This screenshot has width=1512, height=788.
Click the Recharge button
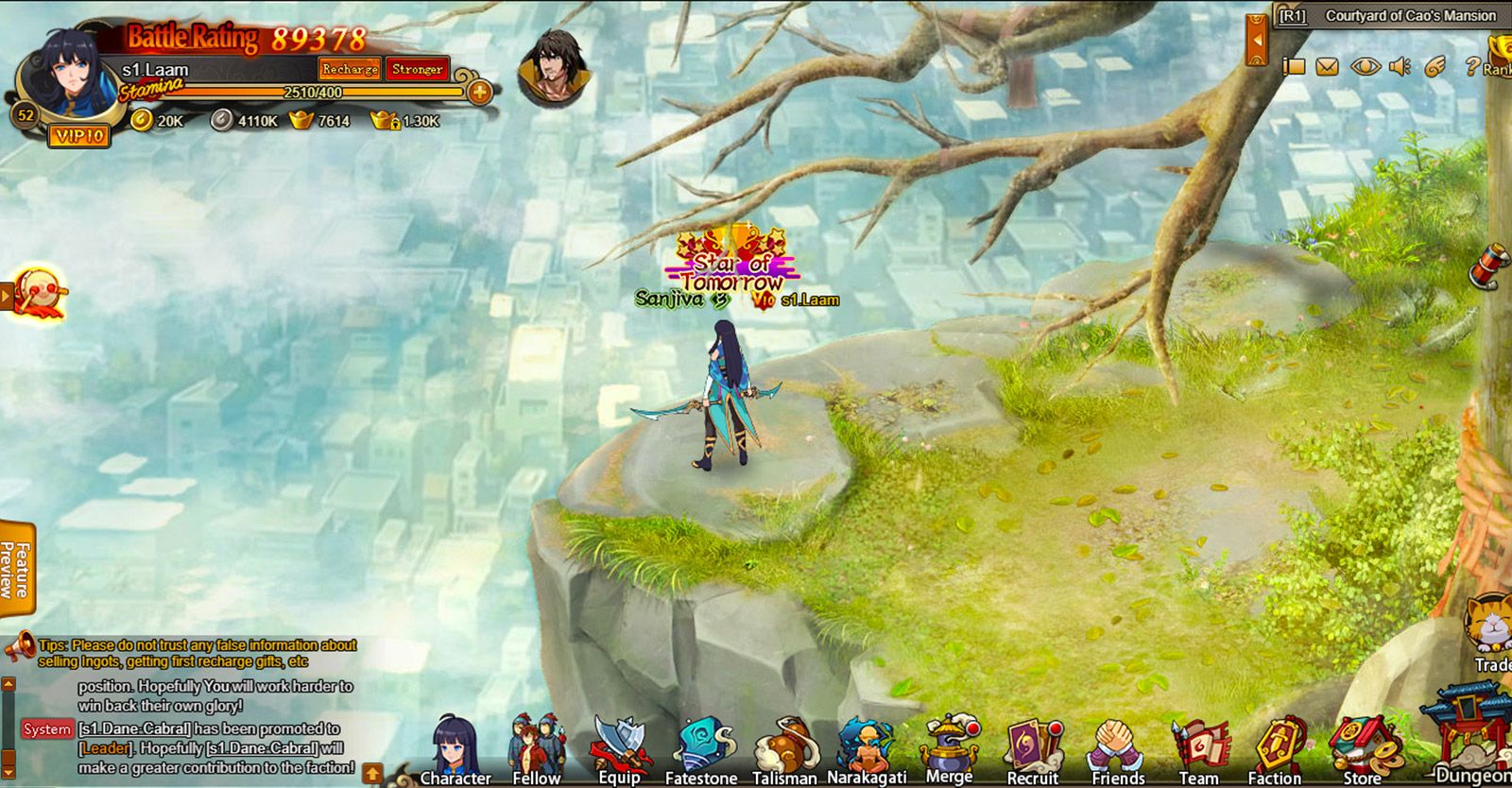(x=350, y=69)
